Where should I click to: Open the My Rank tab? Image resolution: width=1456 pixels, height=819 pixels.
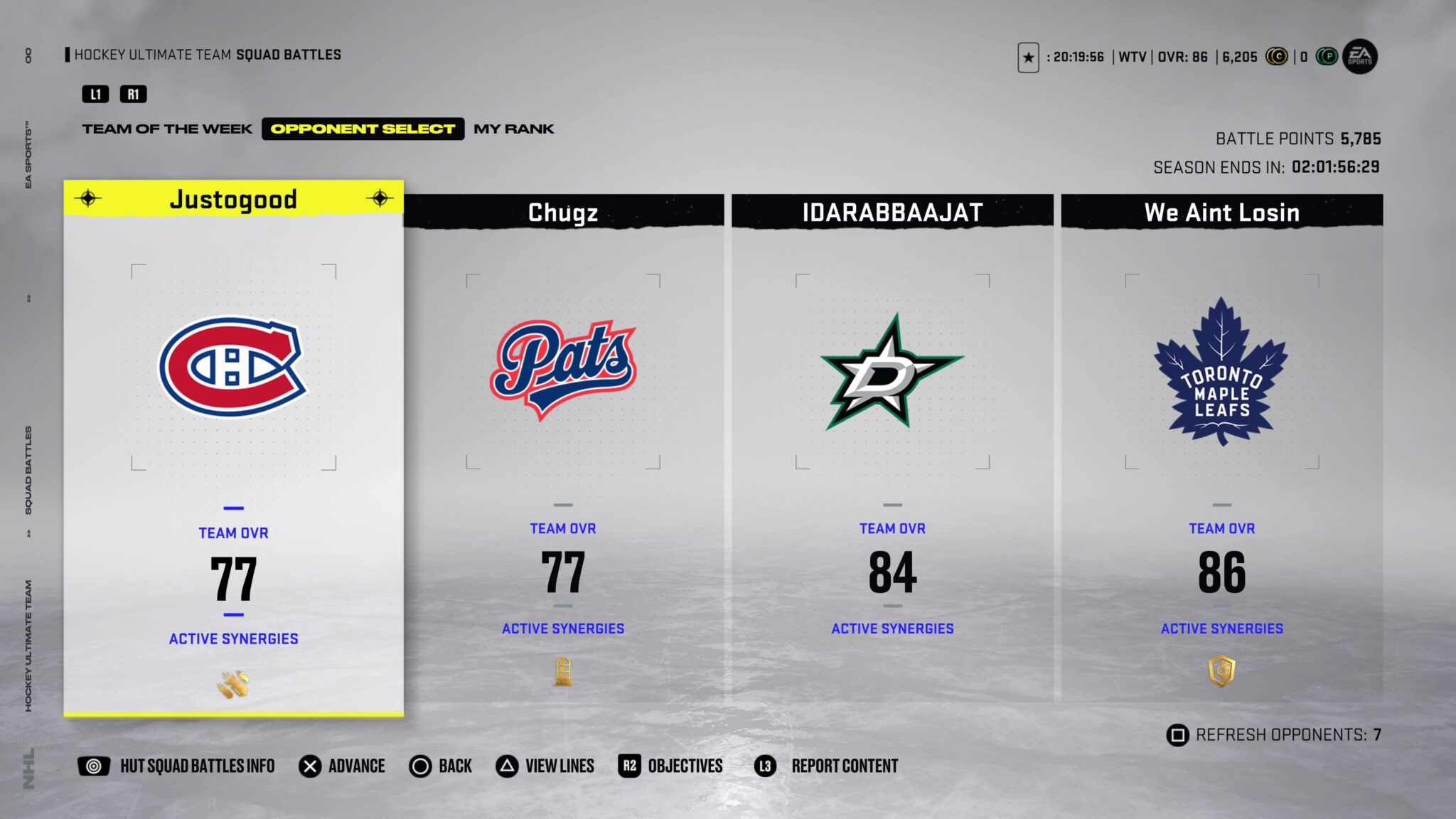click(513, 129)
